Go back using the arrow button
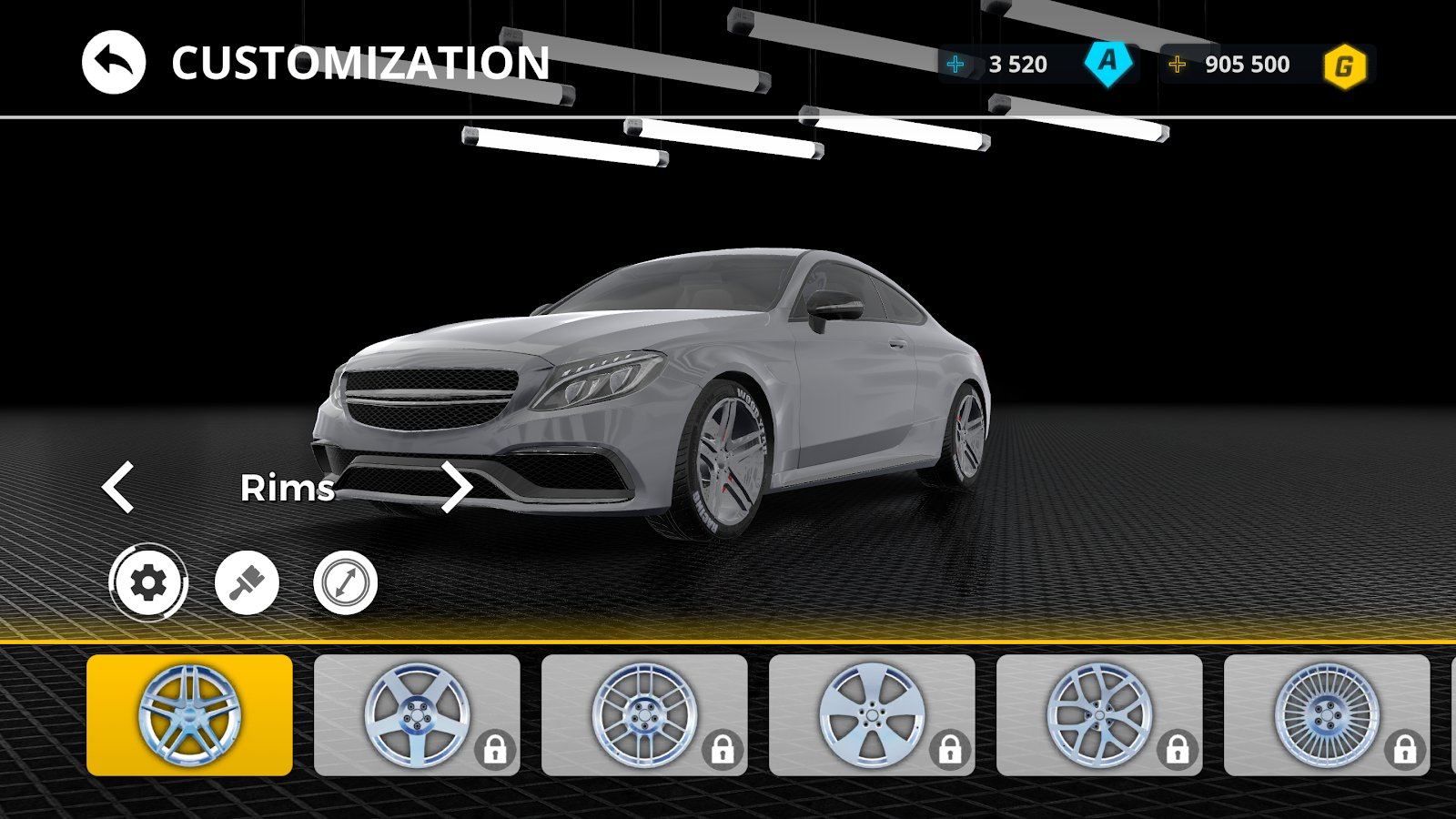1456x819 pixels. tap(114, 63)
